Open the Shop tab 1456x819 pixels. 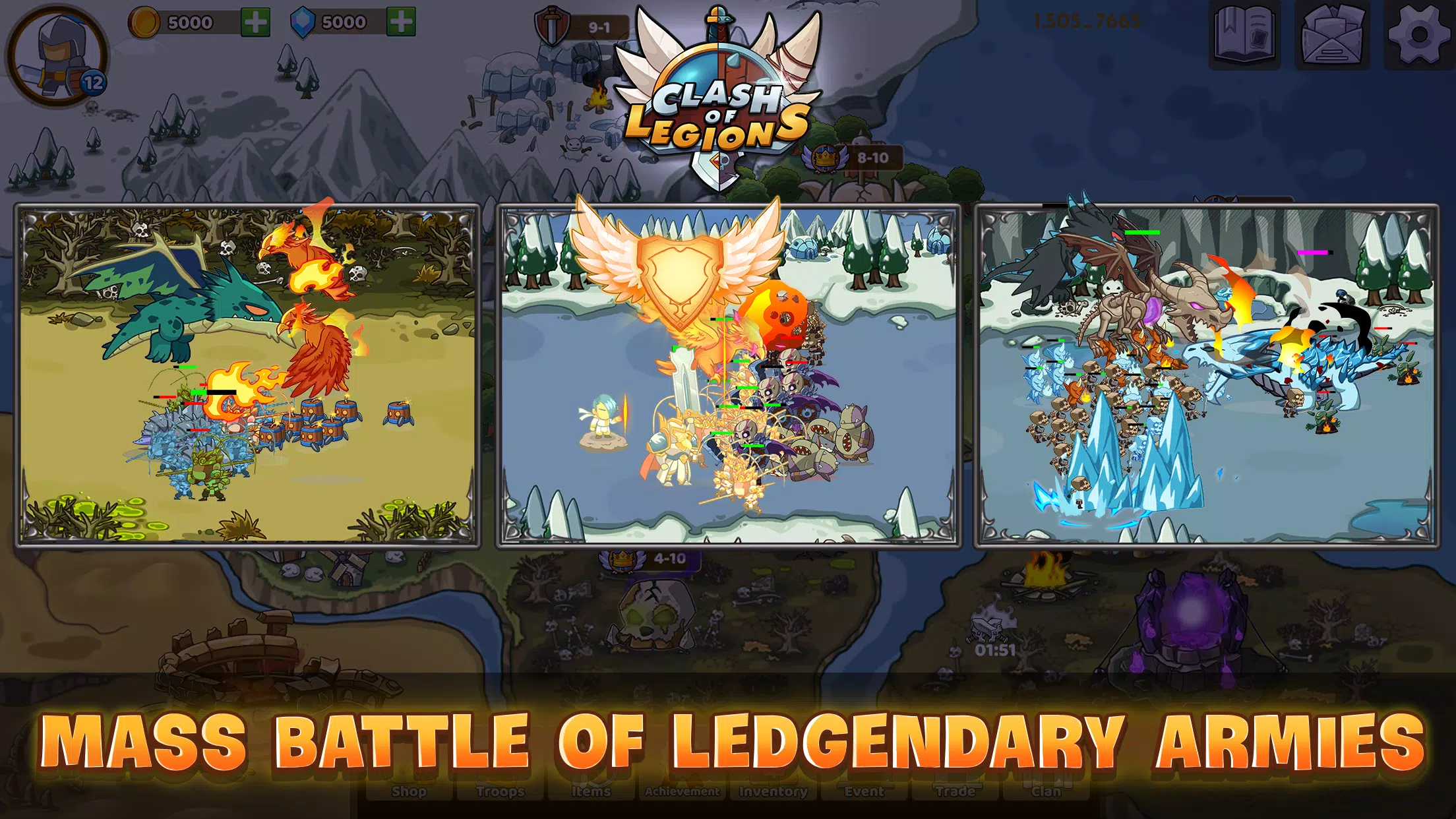[408, 791]
